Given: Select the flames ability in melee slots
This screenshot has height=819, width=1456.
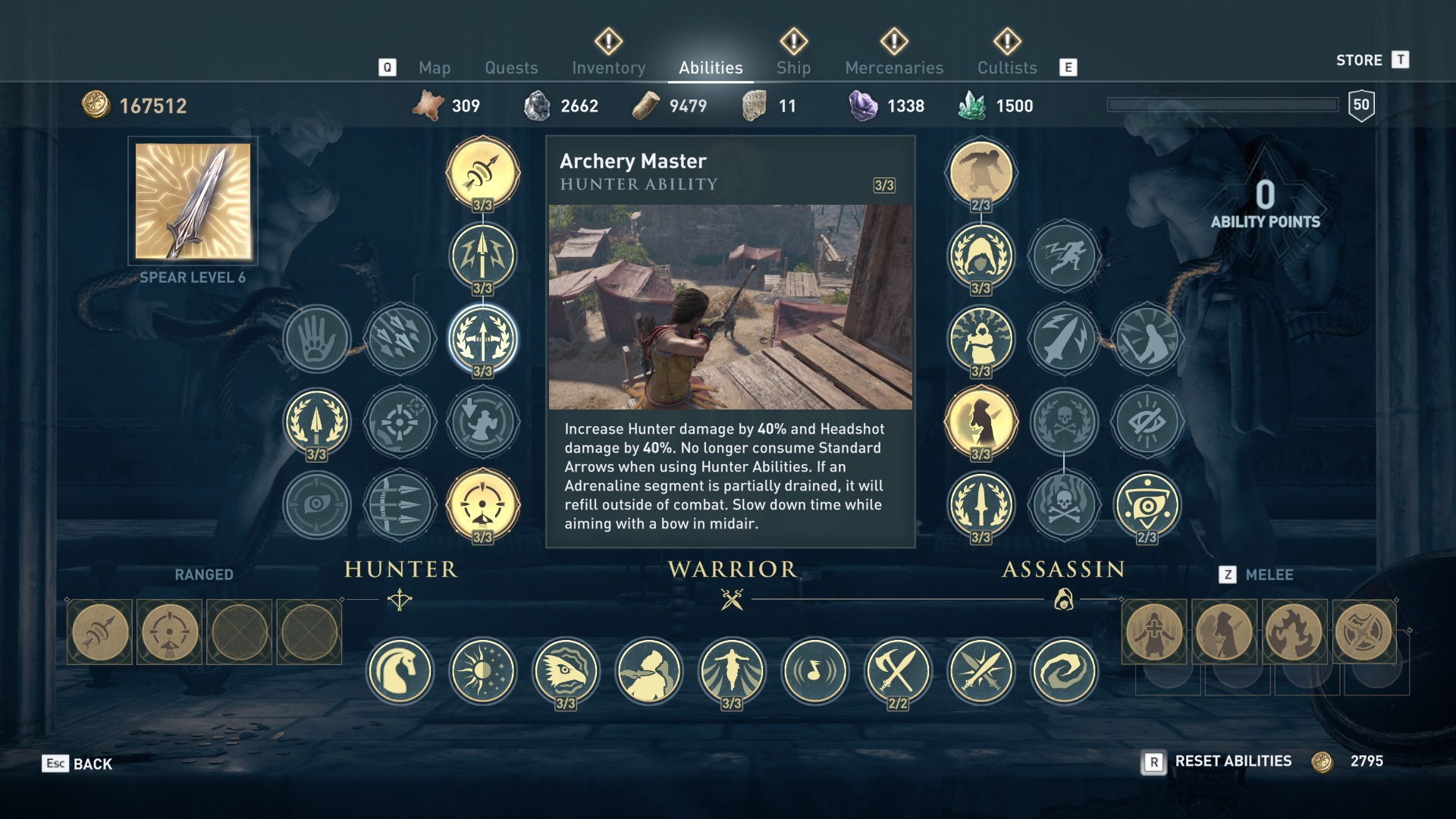Looking at the screenshot, I should (x=1294, y=632).
